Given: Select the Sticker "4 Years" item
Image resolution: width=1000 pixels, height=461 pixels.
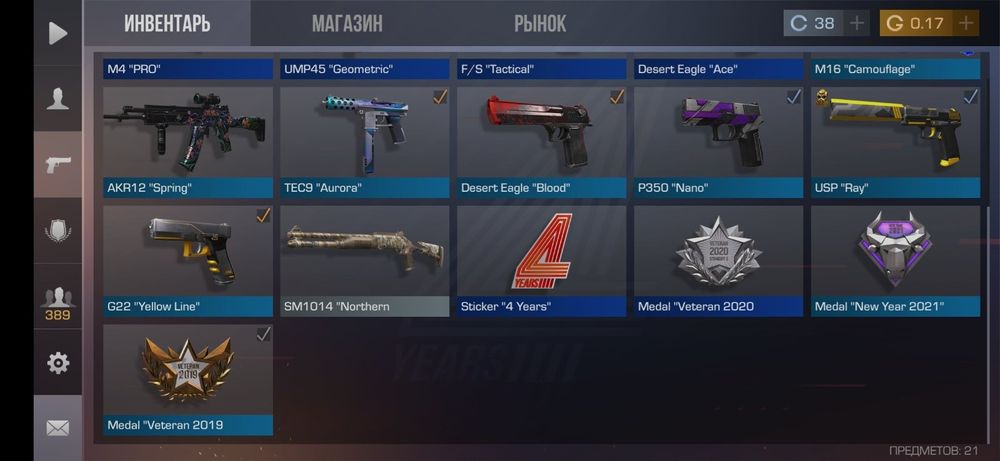Looking at the screenshot, I should (541, 260).
